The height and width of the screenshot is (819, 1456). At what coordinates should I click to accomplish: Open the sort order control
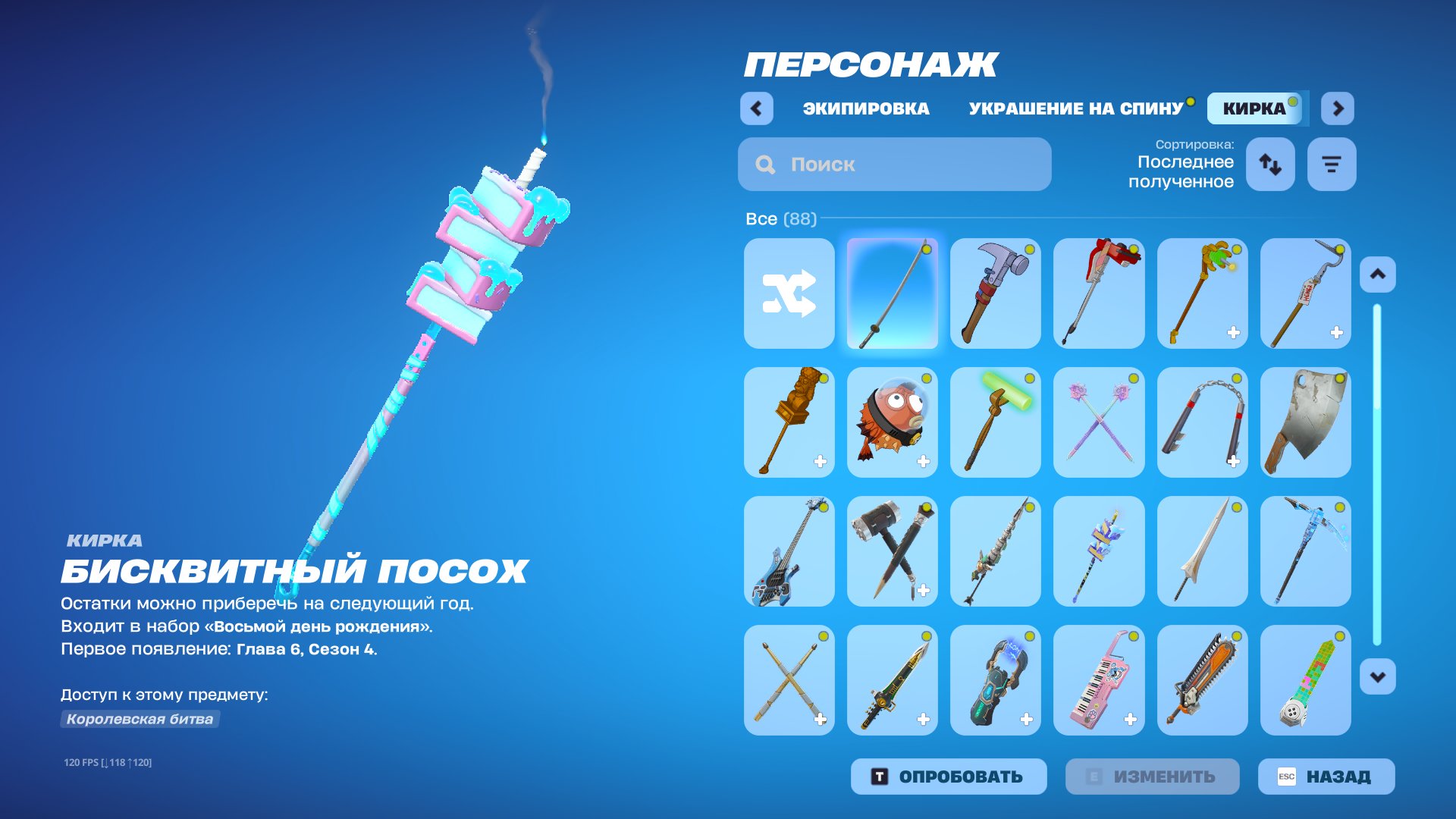pyautogui.click(x=1270, y=164)
